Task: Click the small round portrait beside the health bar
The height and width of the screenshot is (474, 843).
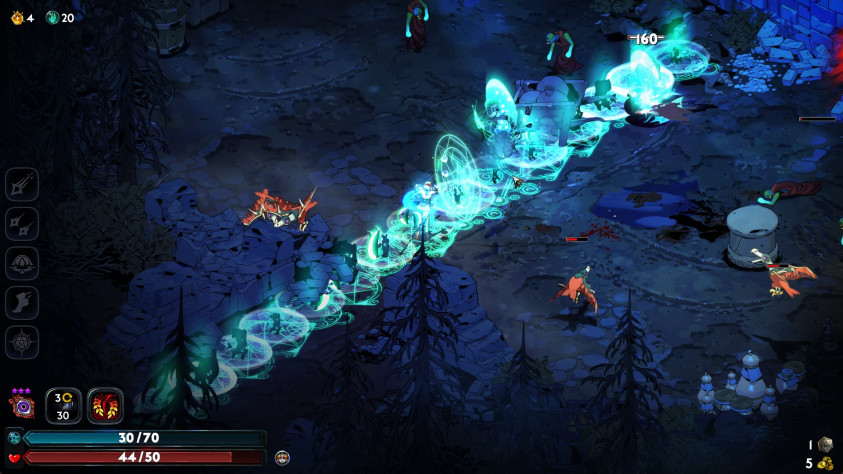Action: [x=282, y=457]
